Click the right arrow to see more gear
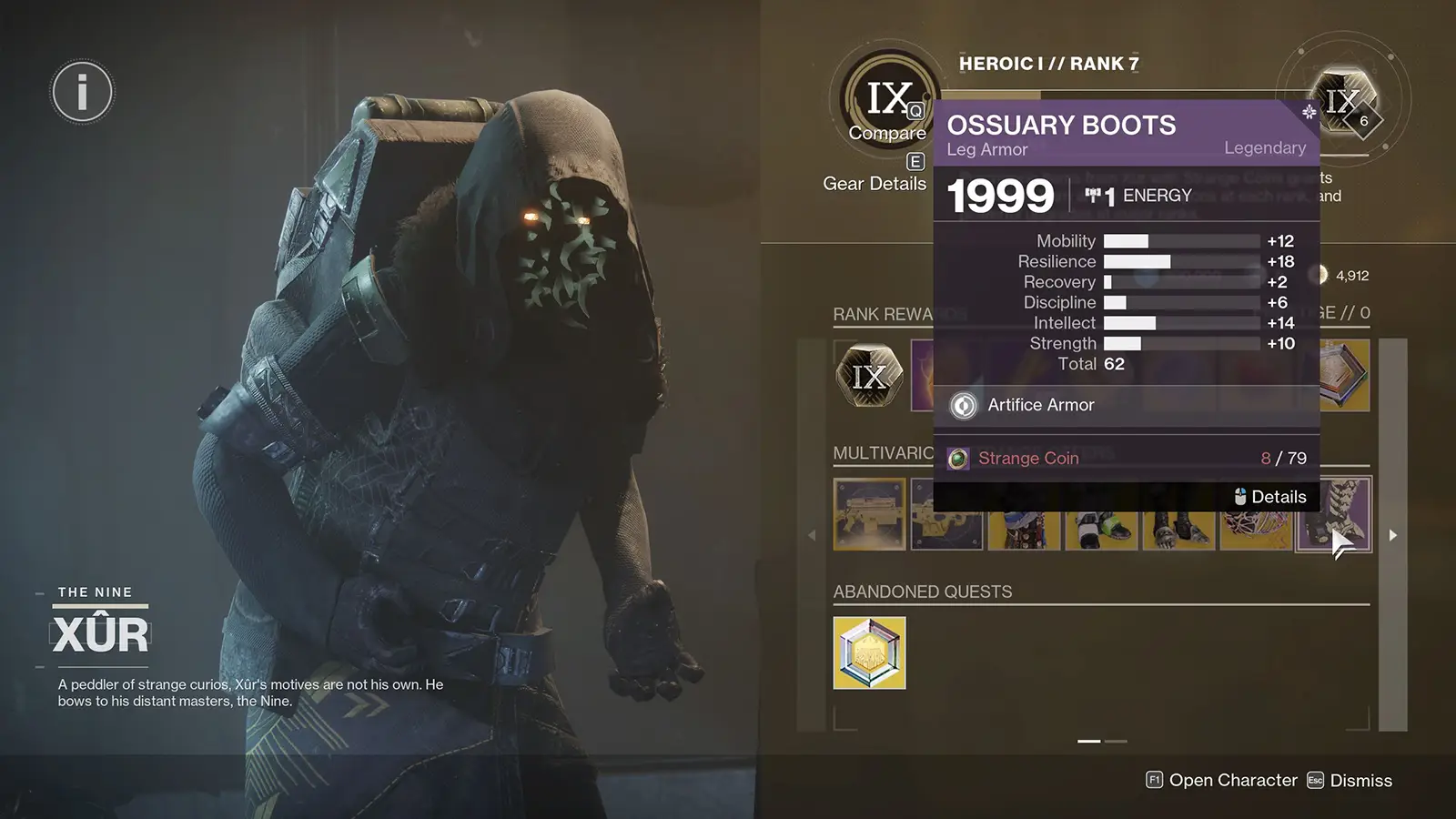This screenshot has height=819, width=1456. pyautogui.click(x=1393, y=535)
